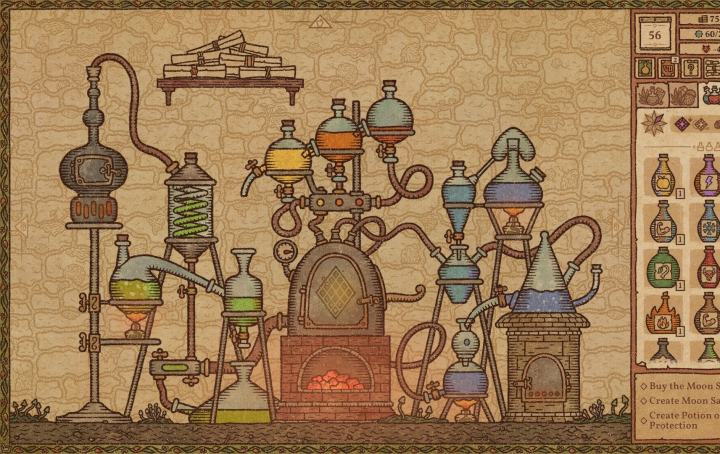720x454 pixels.
Task: Open the Buy the Moon Salt quest entry
Action: [x=682, y=384]
